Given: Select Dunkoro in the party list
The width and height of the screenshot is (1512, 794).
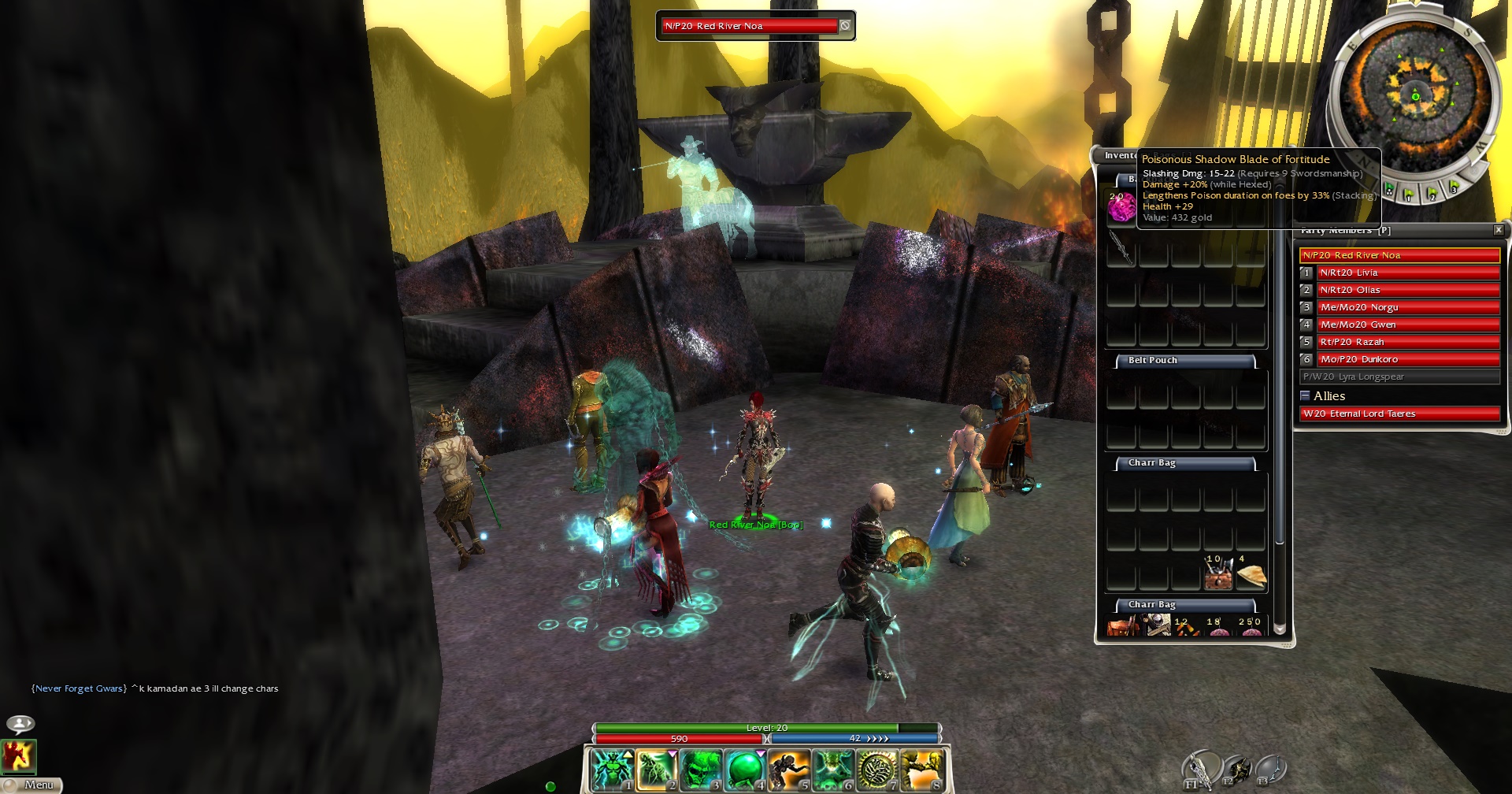Looking at the screenshot, I should pos(1407,359).
